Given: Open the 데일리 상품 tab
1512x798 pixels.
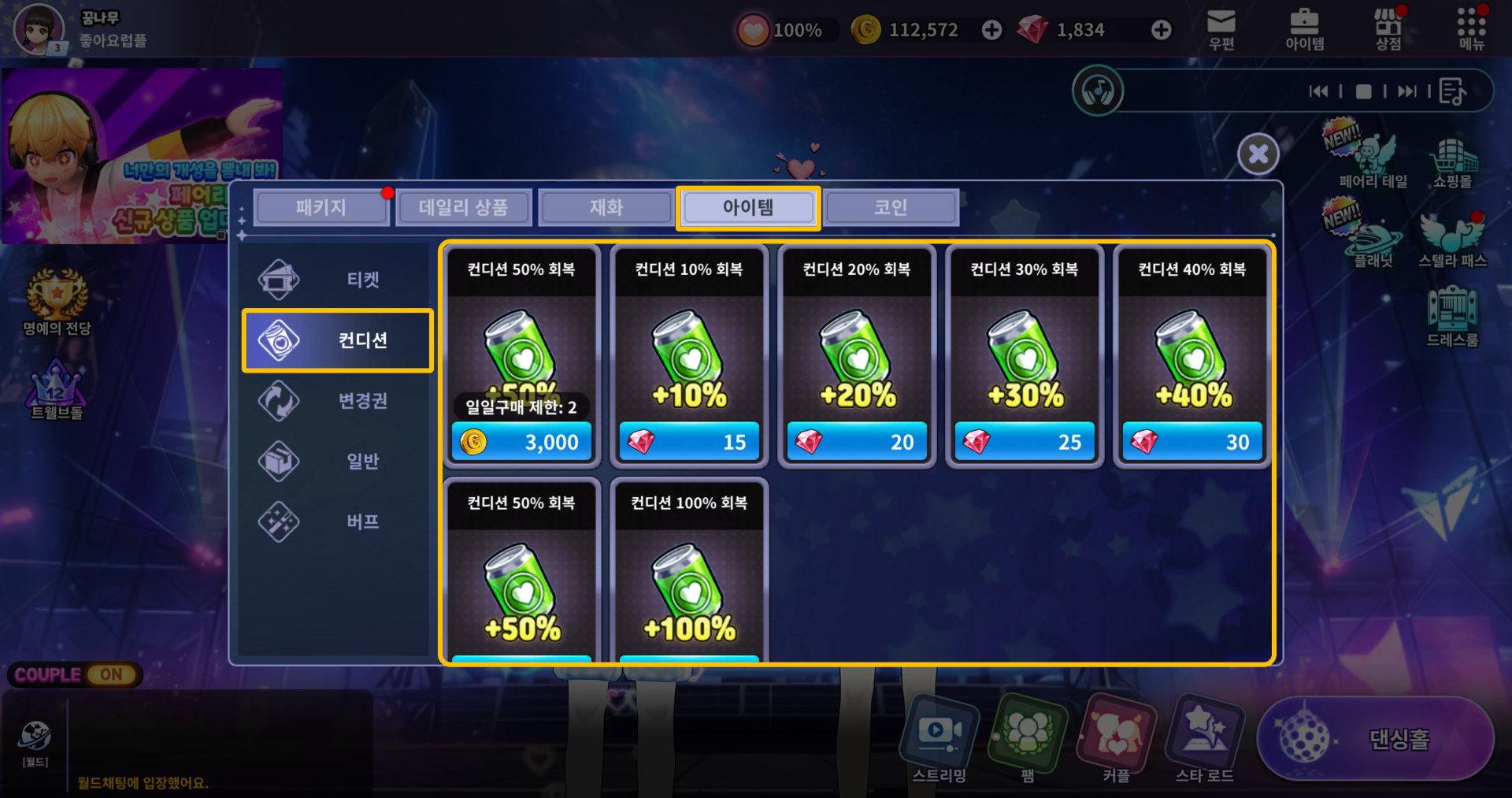Looking at the screenshot, I should [x=463, y=208].
